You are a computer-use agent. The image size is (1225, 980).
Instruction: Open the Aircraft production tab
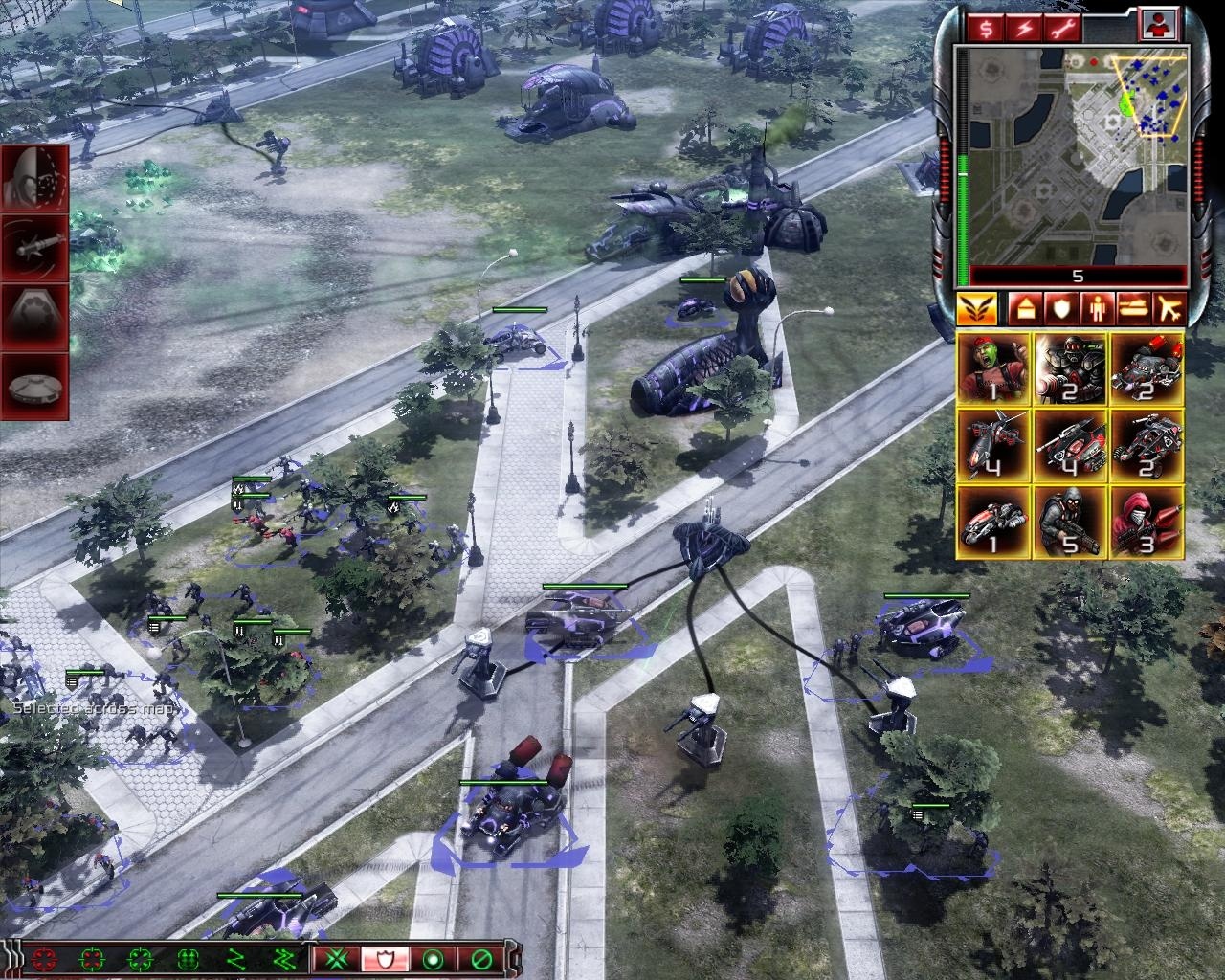[1169, 308]
